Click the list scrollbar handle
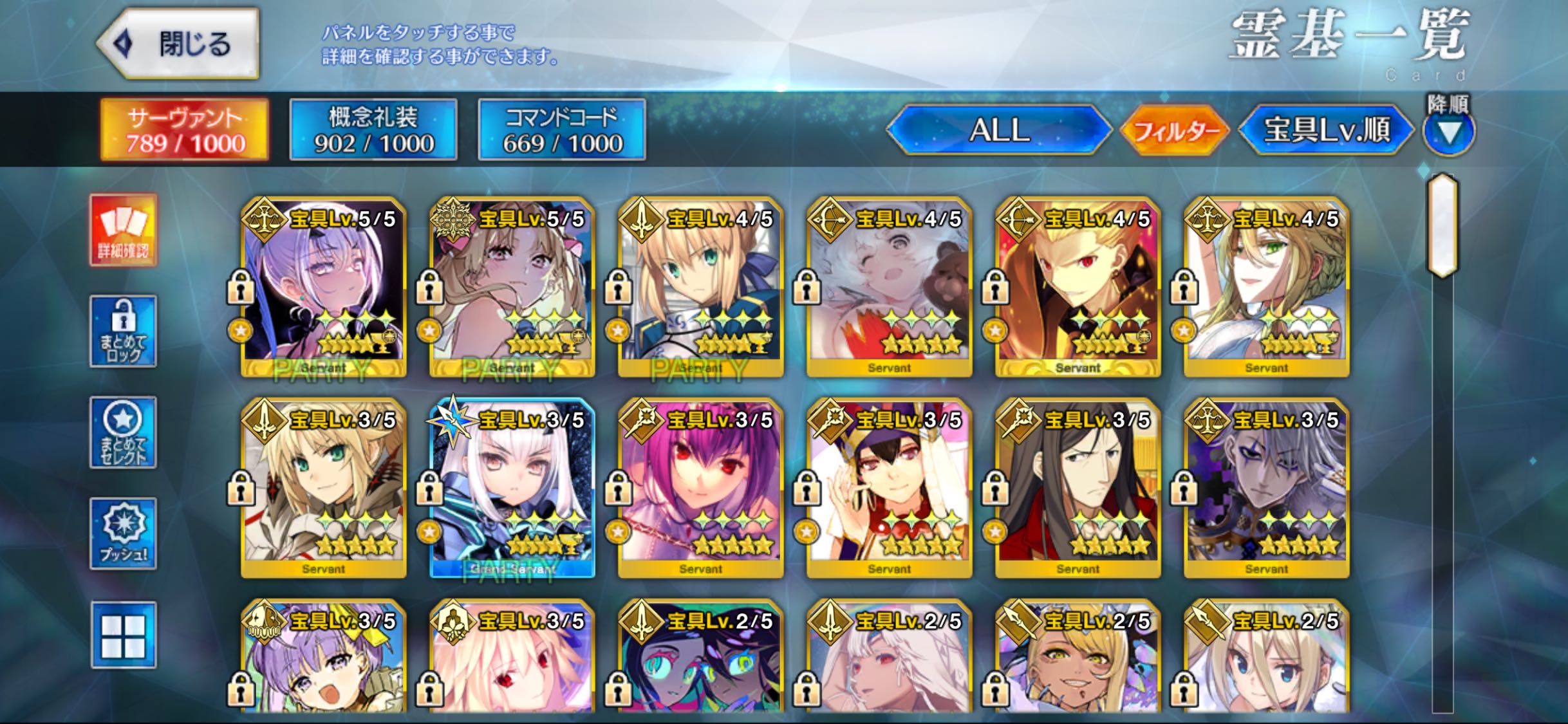The height and width of the screenshot is (724, 1568). pyautogui.click(x=1442, y=225)
